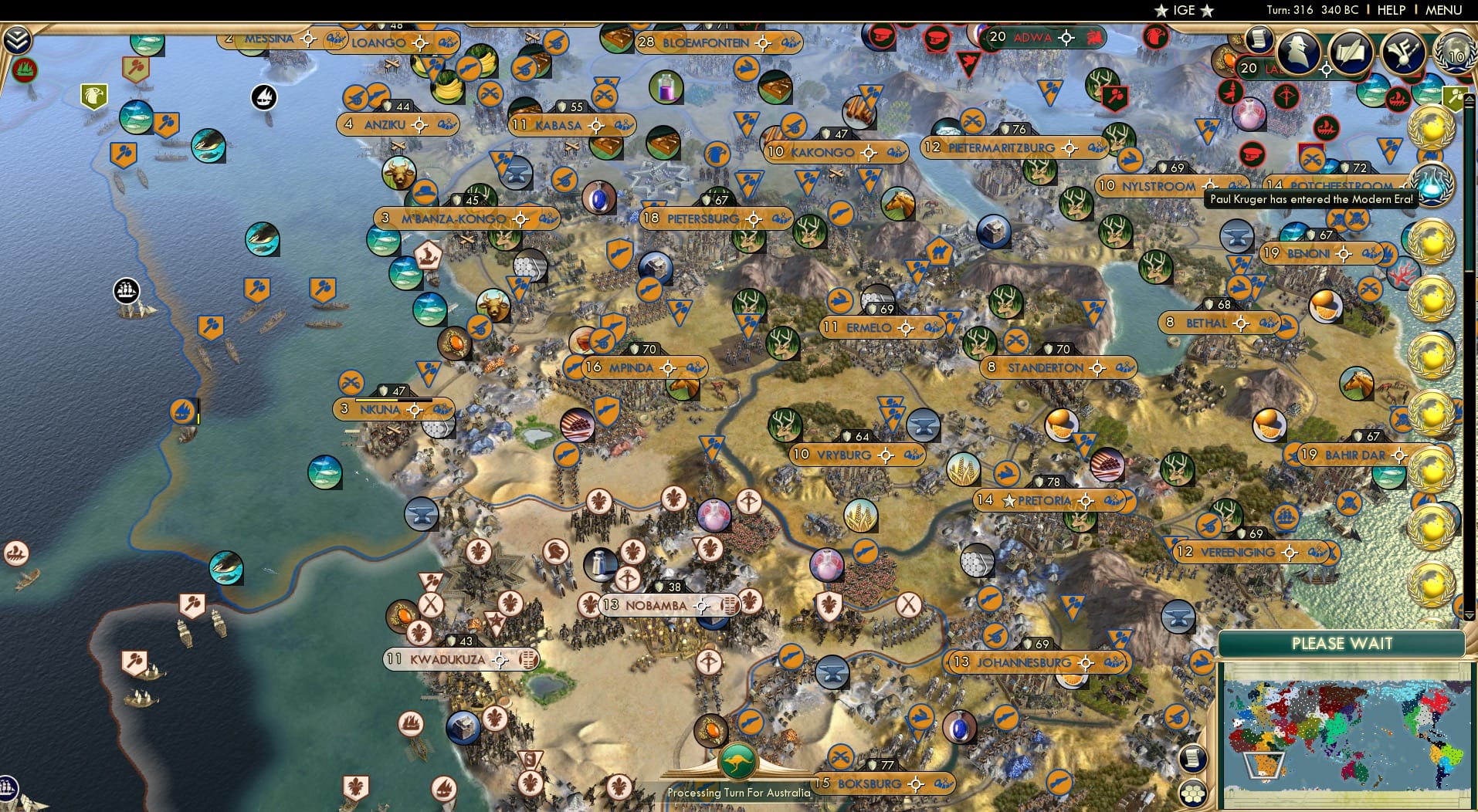The width and height of the screenshot is (1478, 812).
Task: Click the flag-and-baton overview icon
Action: point(1402,51)
